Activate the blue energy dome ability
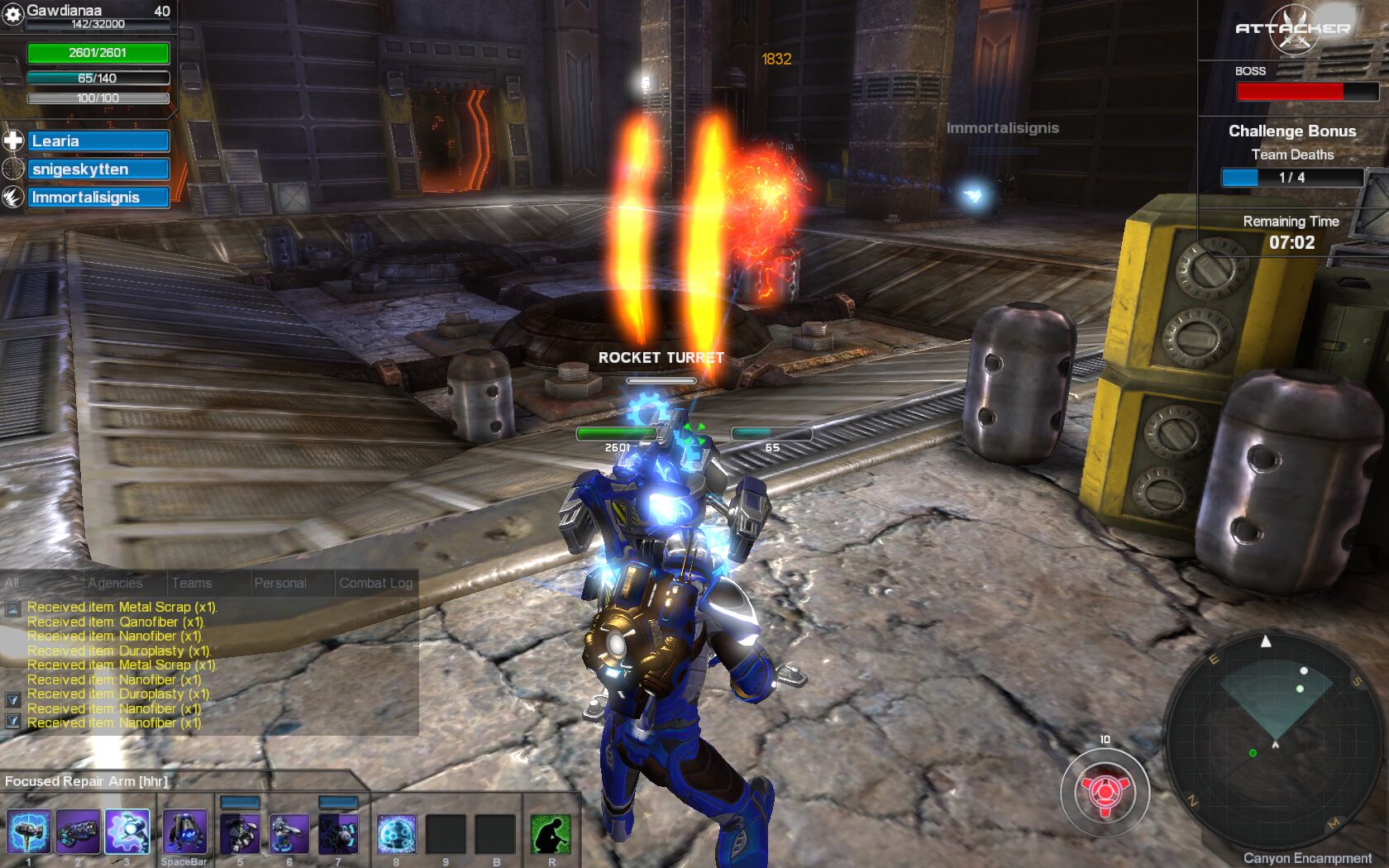The width and height of the screenshot is (1389, 868). (x=396, y=834)
